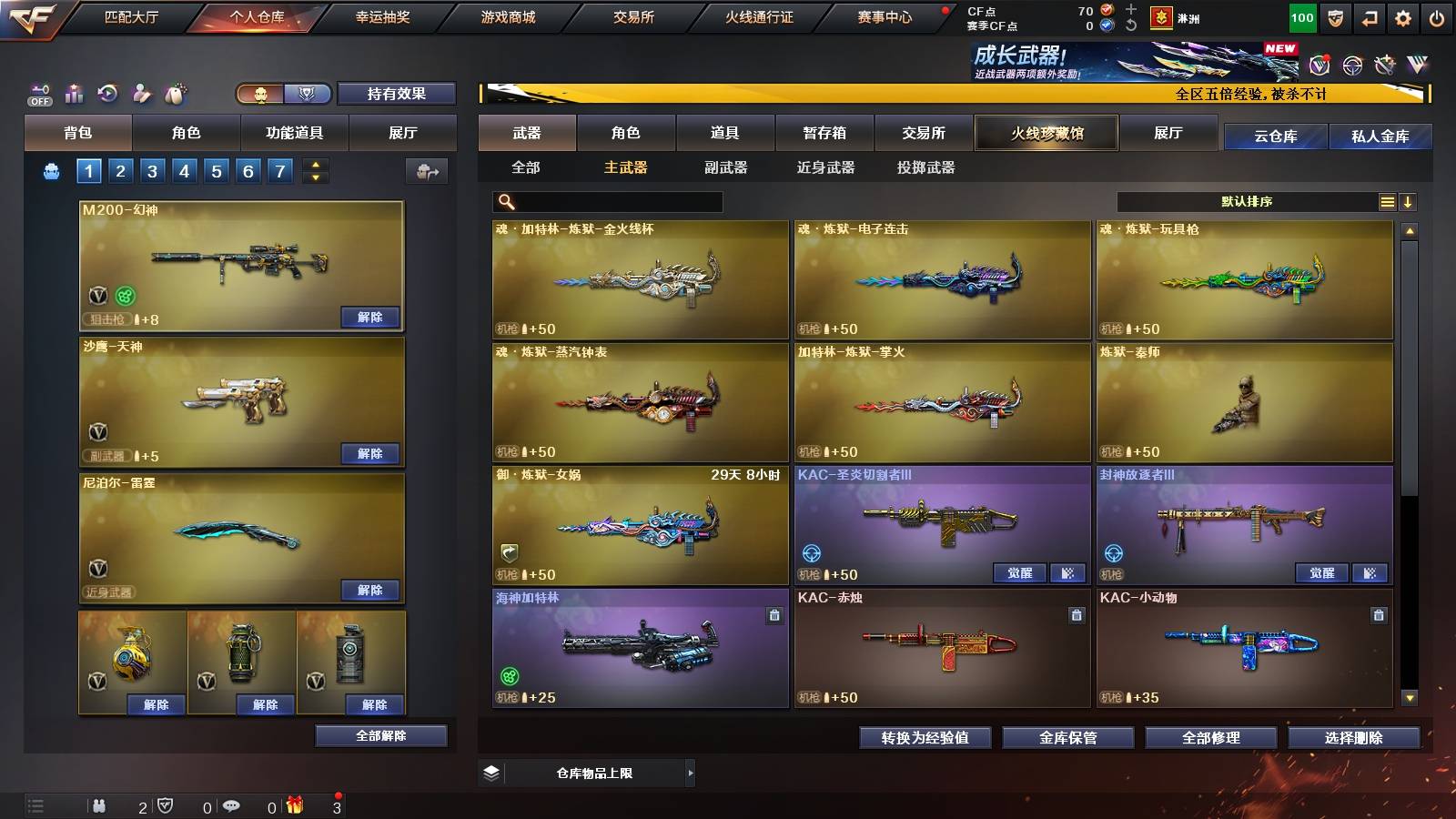Click the weapon repair wrench icon
This screenshot has height=819, width=1456.
pyautogui.click(x=1382, y=64)
